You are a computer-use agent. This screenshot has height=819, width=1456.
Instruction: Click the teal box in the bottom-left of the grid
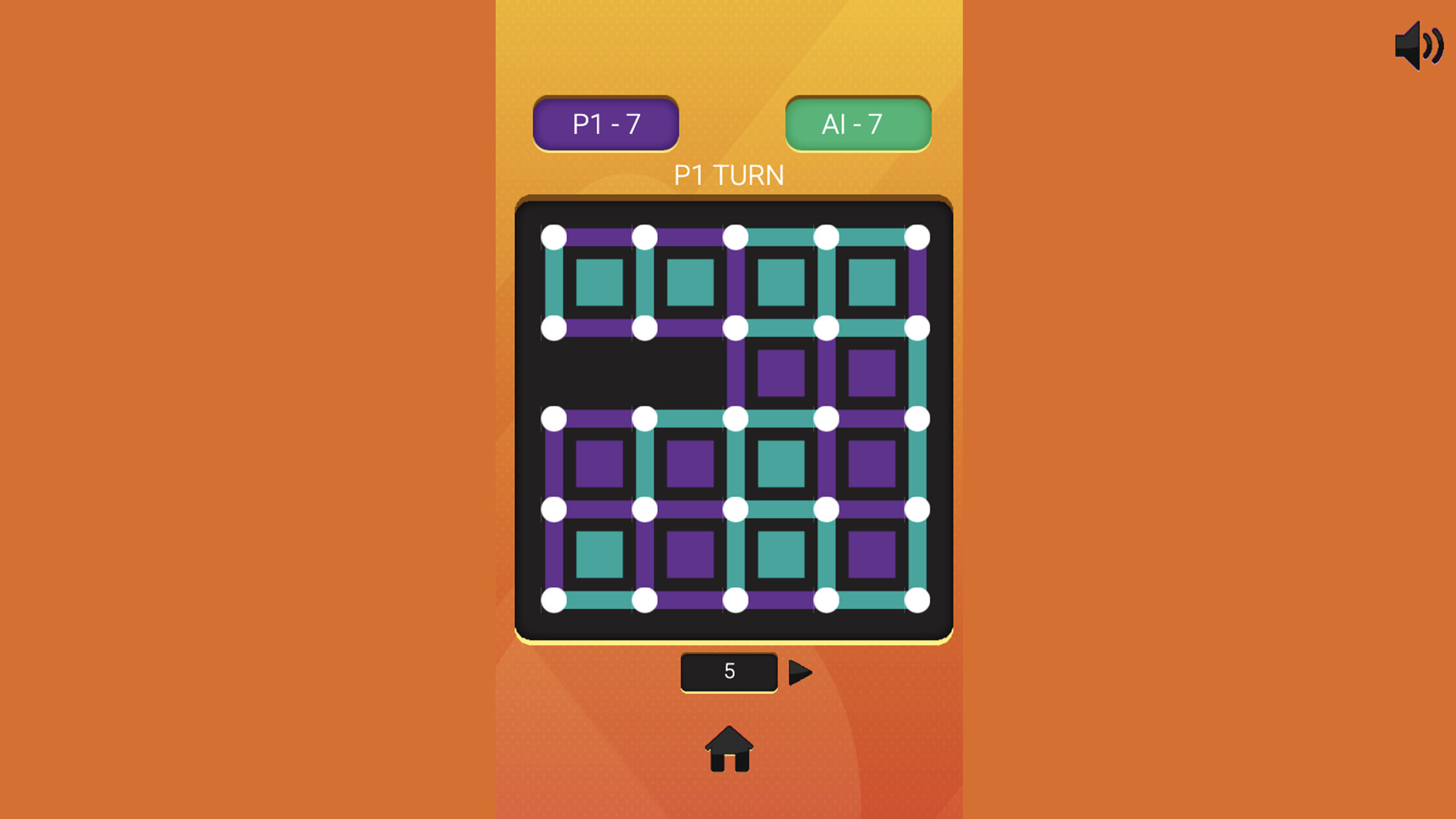598,554
